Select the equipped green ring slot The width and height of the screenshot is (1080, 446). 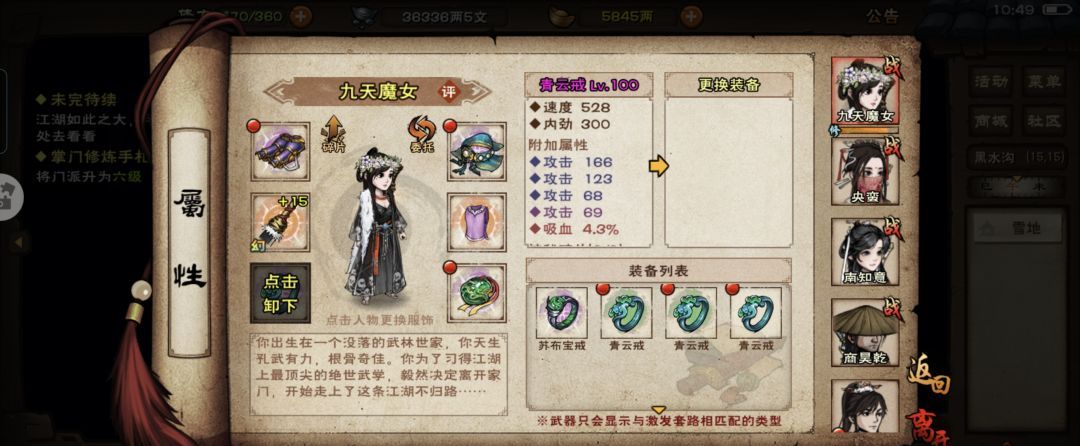click(x=475, y=292)
